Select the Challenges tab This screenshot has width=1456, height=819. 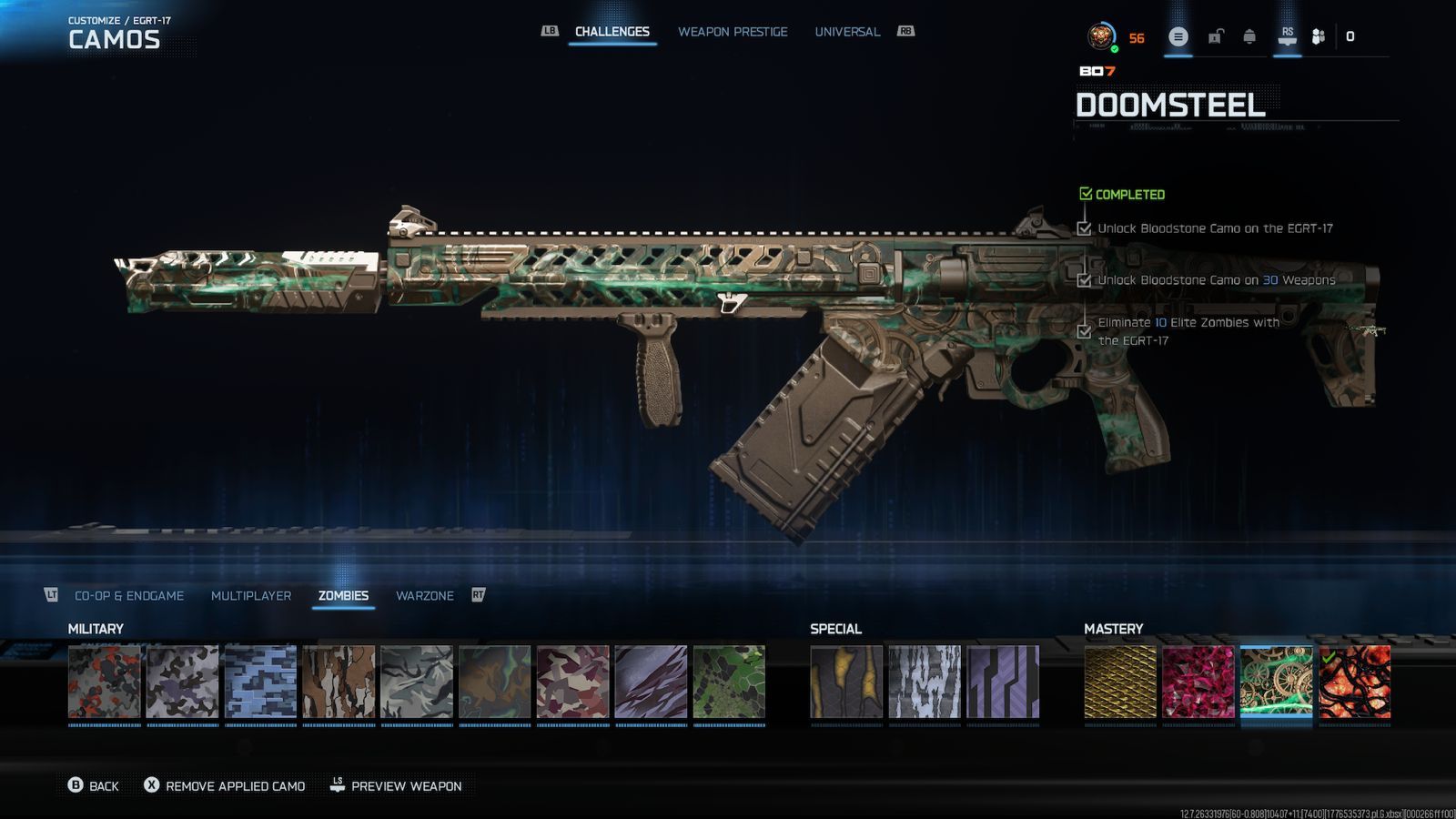coord(612,32)
